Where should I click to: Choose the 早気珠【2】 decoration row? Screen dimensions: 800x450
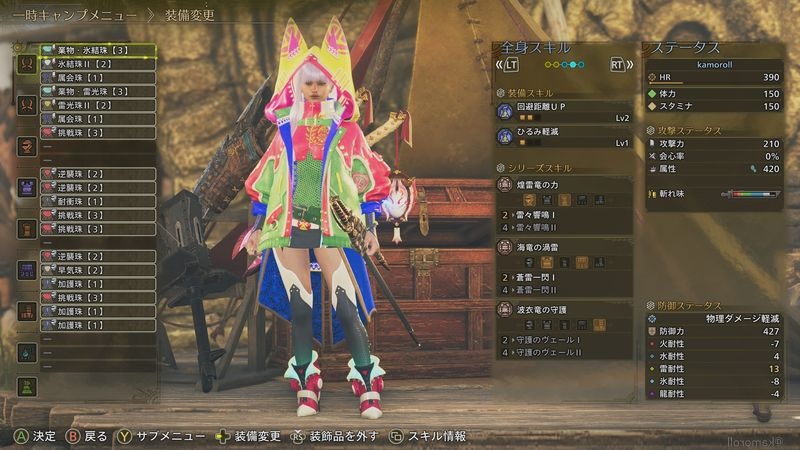pos(97,270)
